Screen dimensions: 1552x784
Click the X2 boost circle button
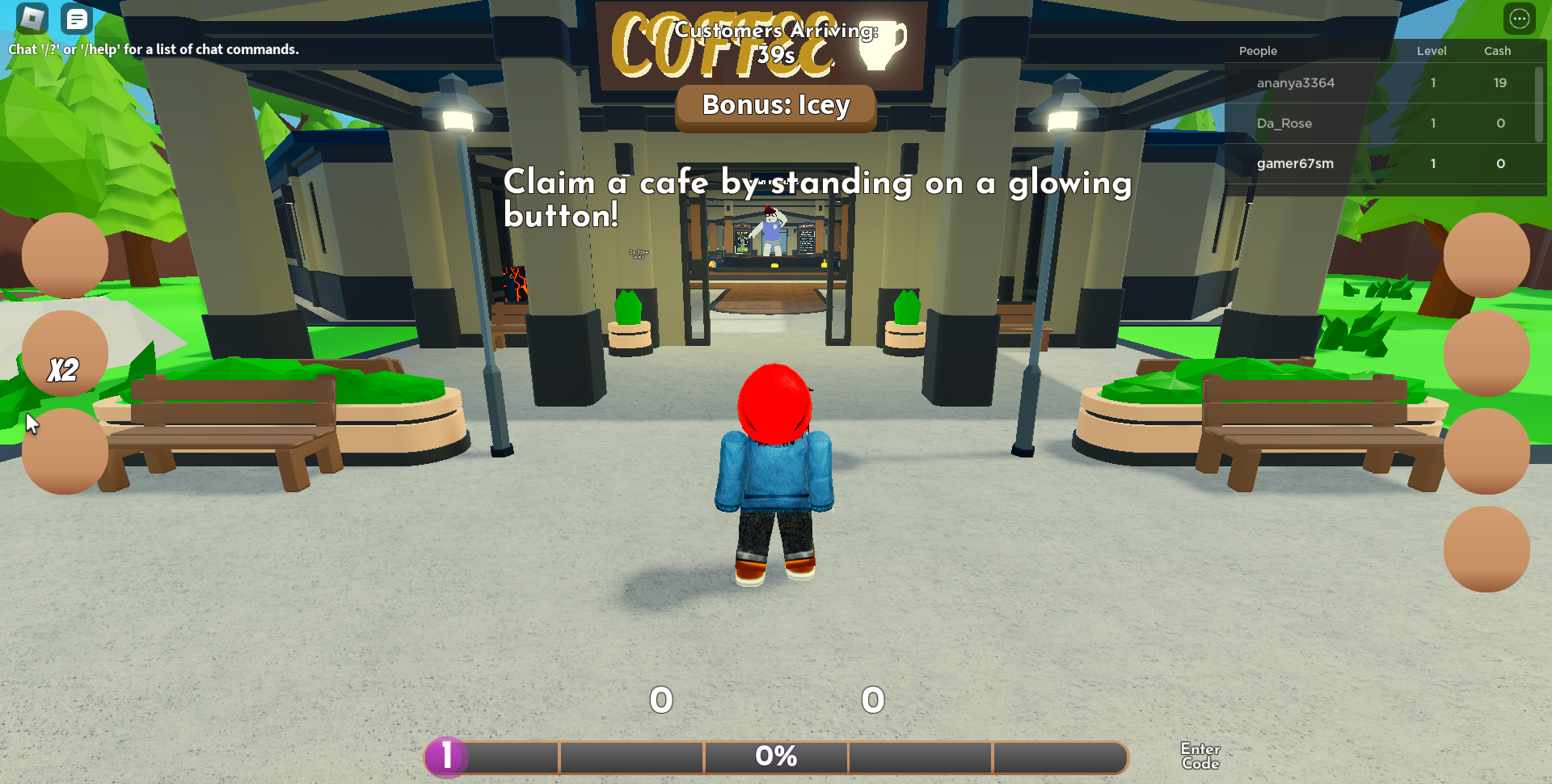pyautogui.click(x=64, y=352)
